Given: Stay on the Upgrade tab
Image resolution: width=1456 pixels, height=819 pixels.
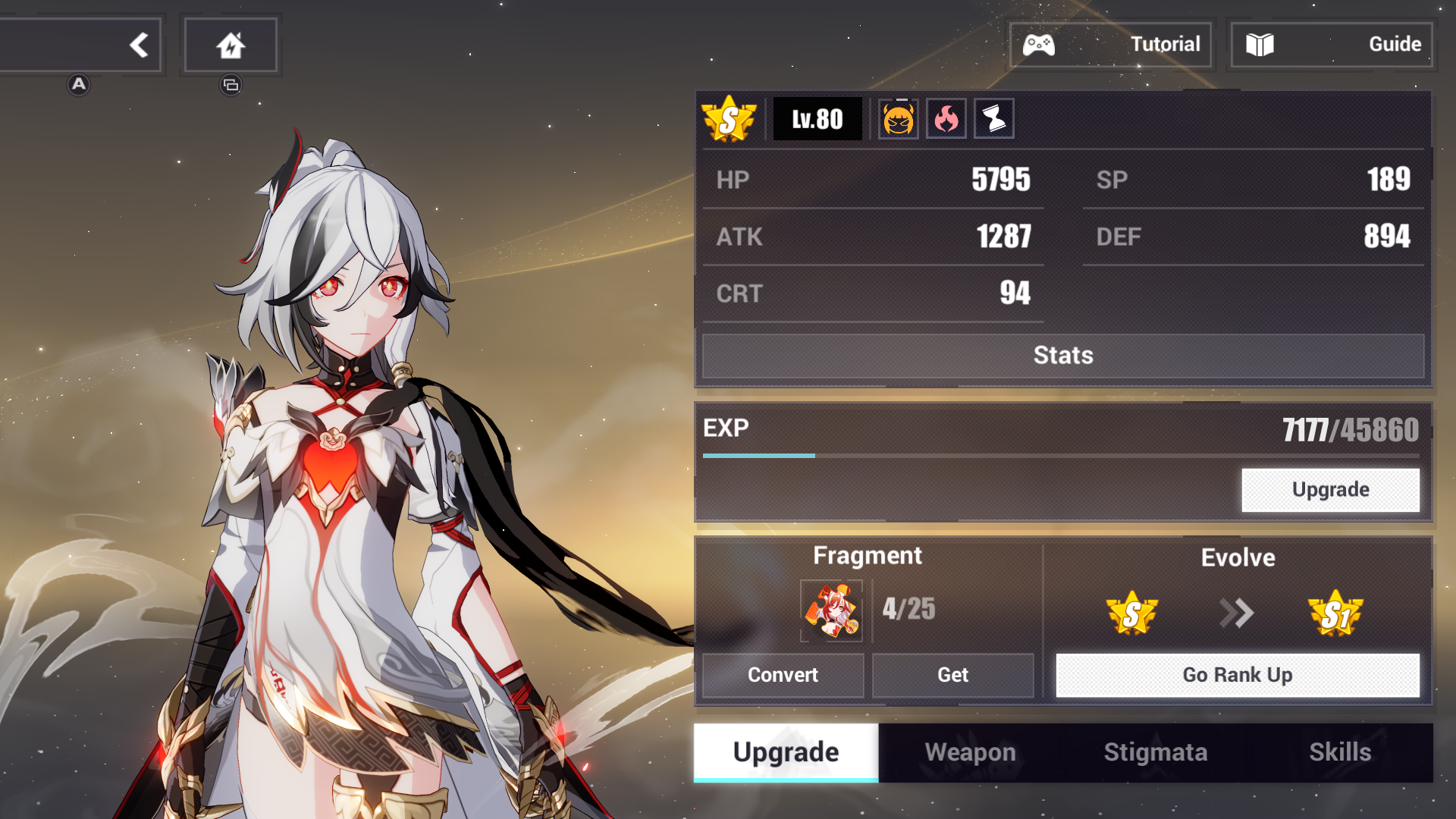Looking at the screenshot, I should [x=785, y=752].
